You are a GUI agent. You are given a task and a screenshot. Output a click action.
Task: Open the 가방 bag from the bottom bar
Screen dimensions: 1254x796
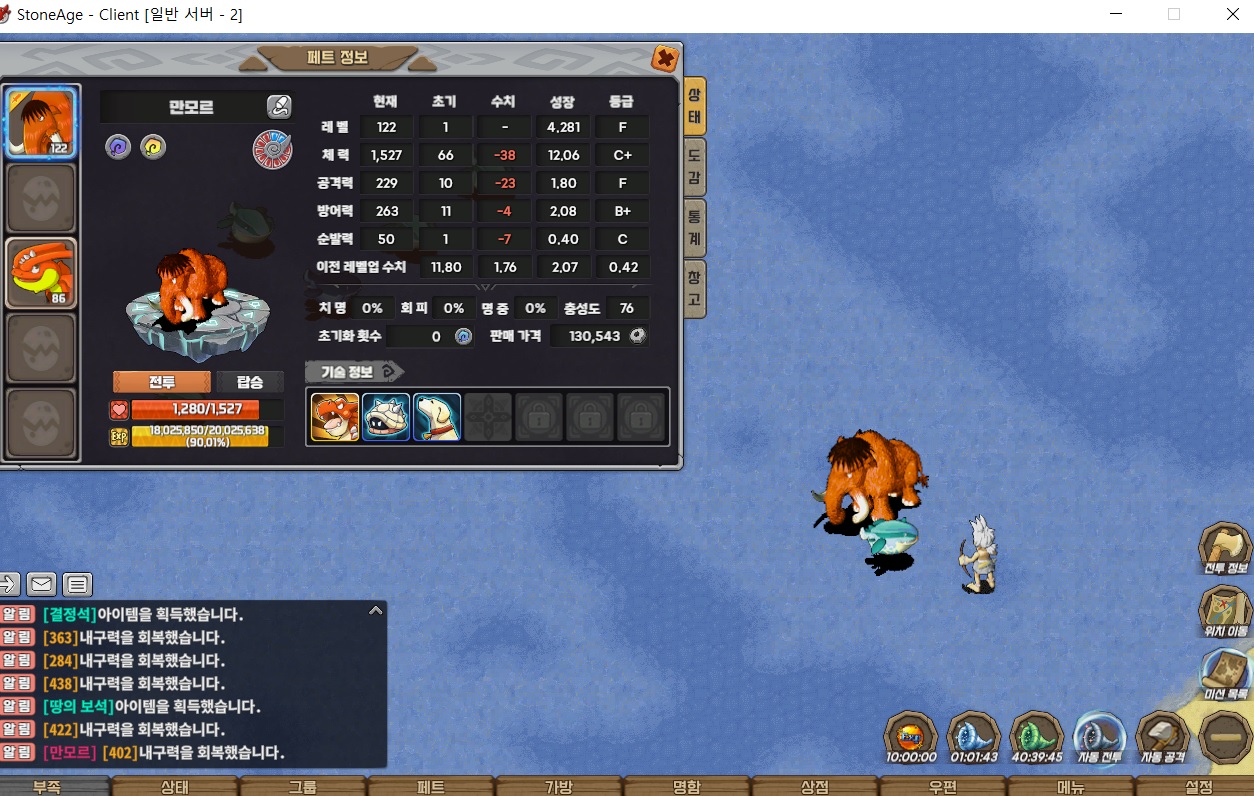(558, 787)
